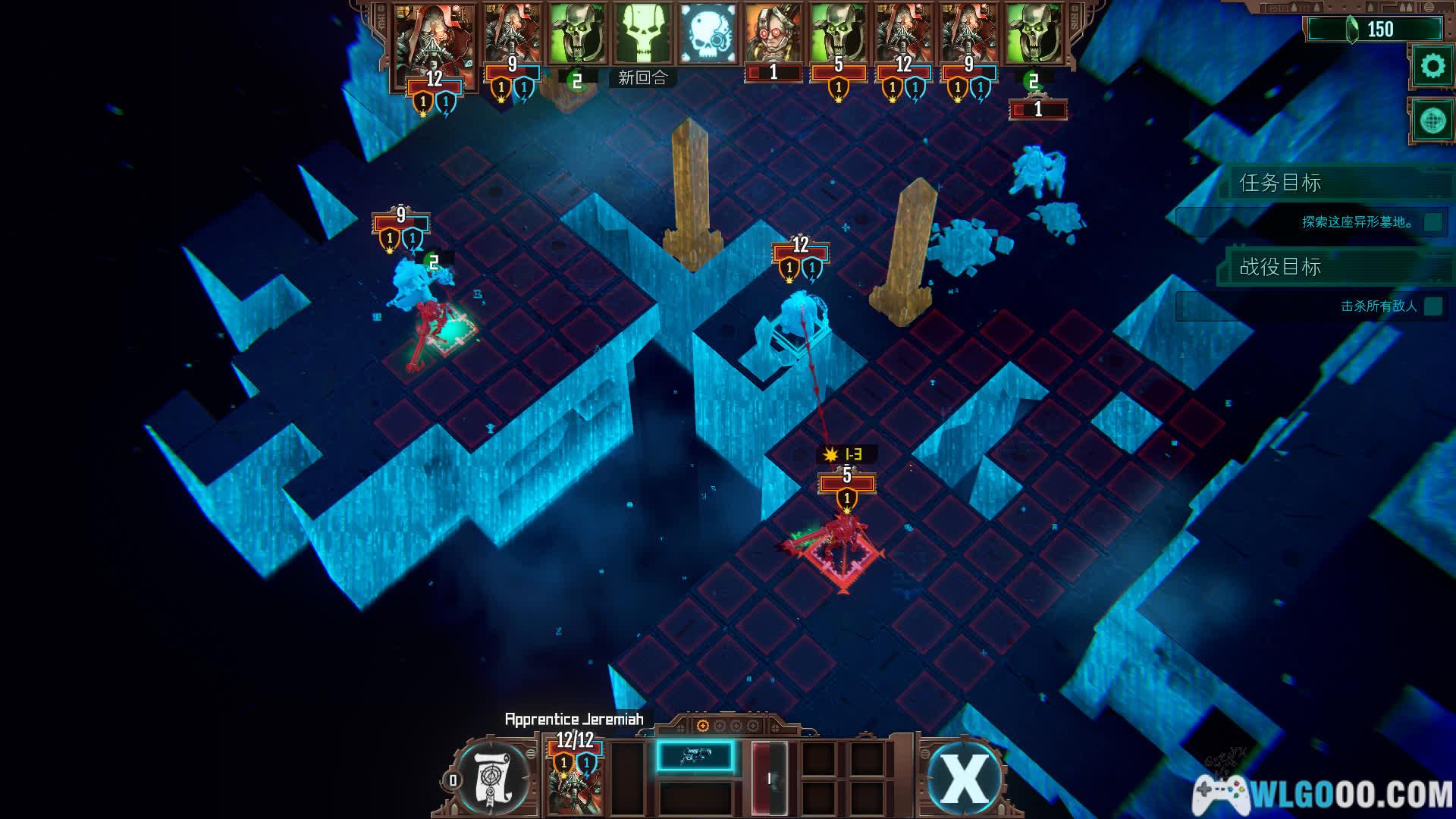Select the blue cog-skull turn order portrait
The image size is (1456, 819).
tap(708, 35)
